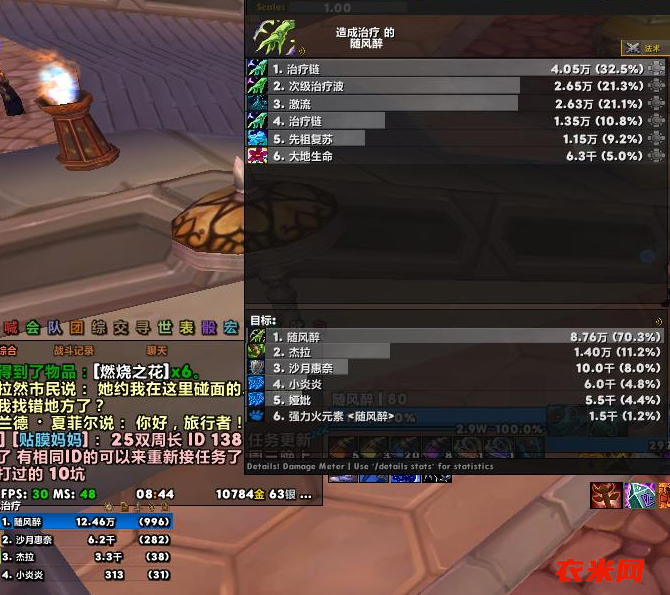Viewport: 670px width, 595px height.
Task: Select target row 杰拉 in target list
Action: coord(400,352)
